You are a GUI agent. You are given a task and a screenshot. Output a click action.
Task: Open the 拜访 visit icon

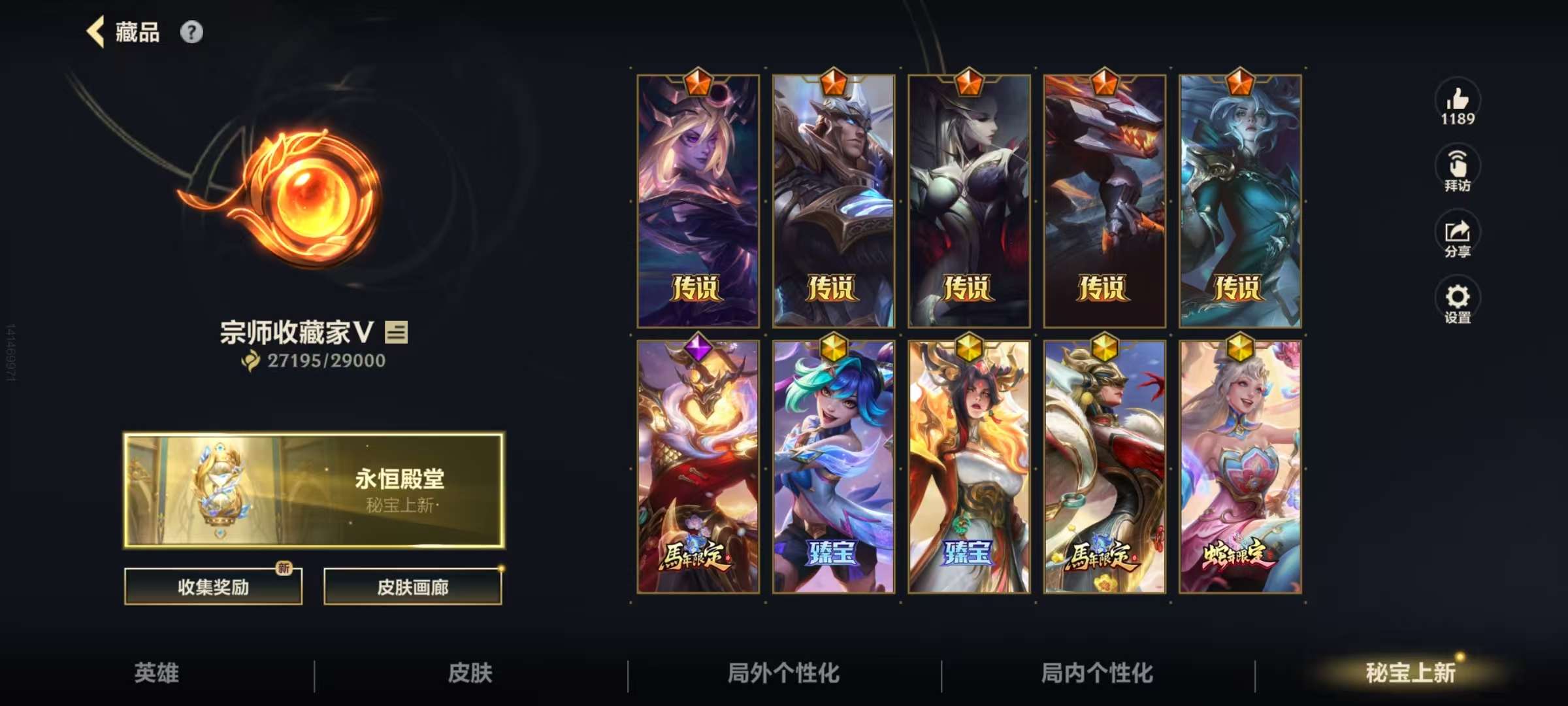point(1457,164)
